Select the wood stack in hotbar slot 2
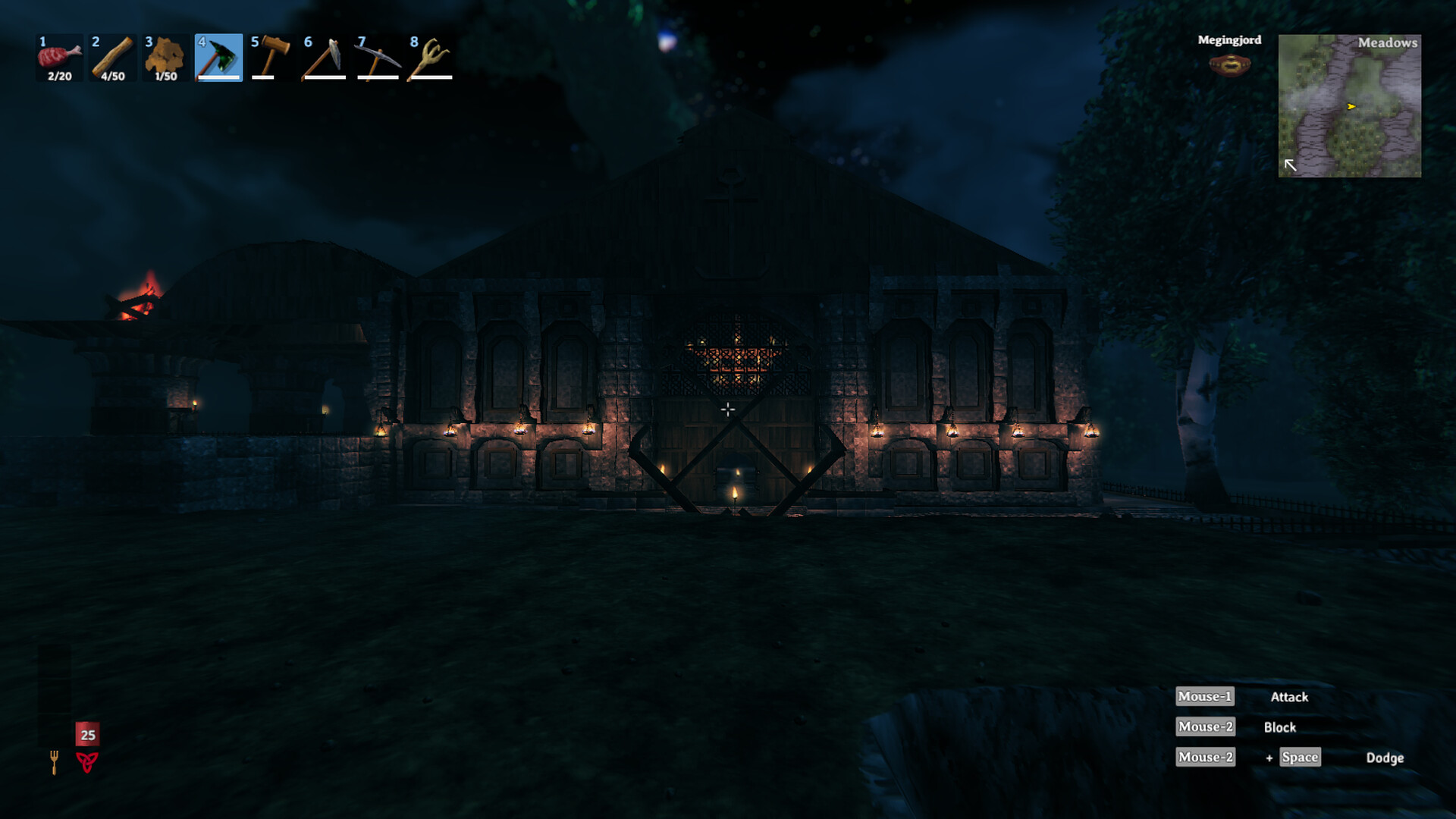 [x=112, y=57]
